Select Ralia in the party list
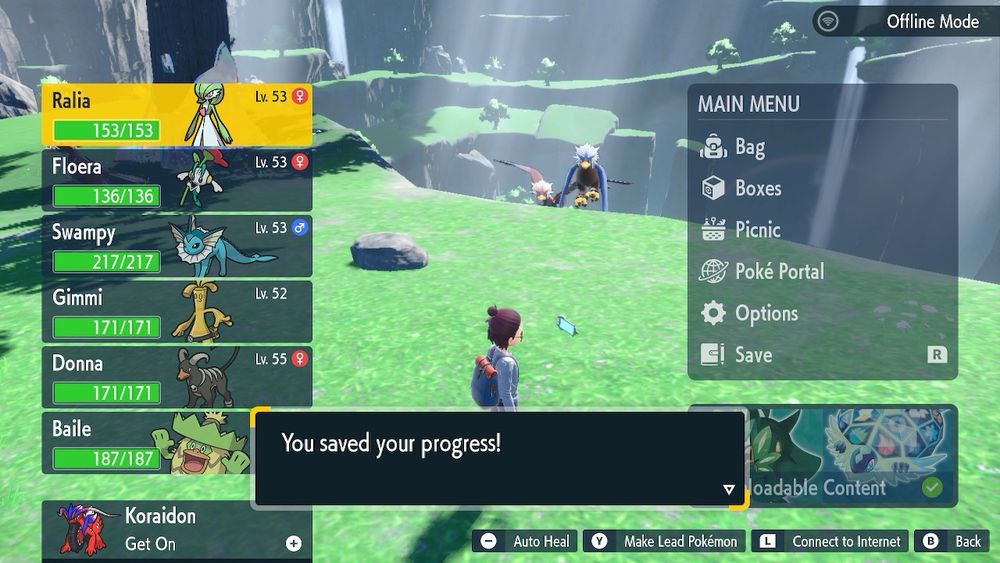The height and width of the screenshot is (563, 1000). pyautogui.click(x=177, y=114)
